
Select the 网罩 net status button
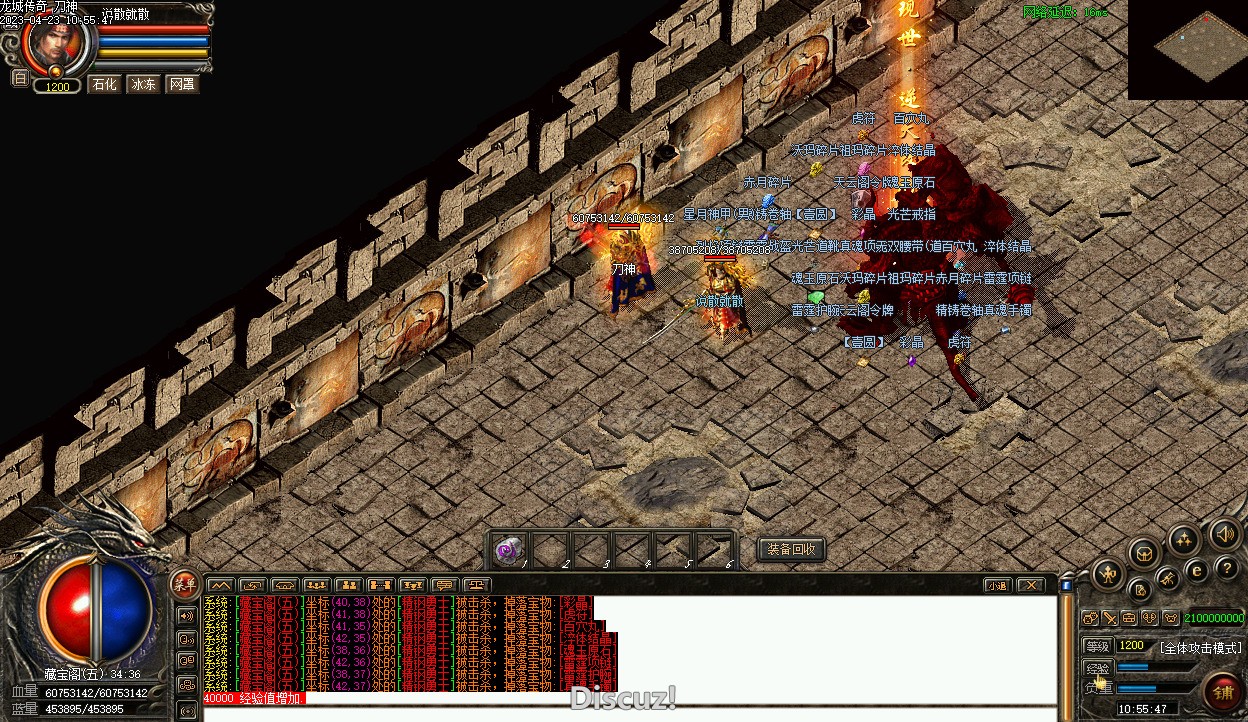pos(181,84)
